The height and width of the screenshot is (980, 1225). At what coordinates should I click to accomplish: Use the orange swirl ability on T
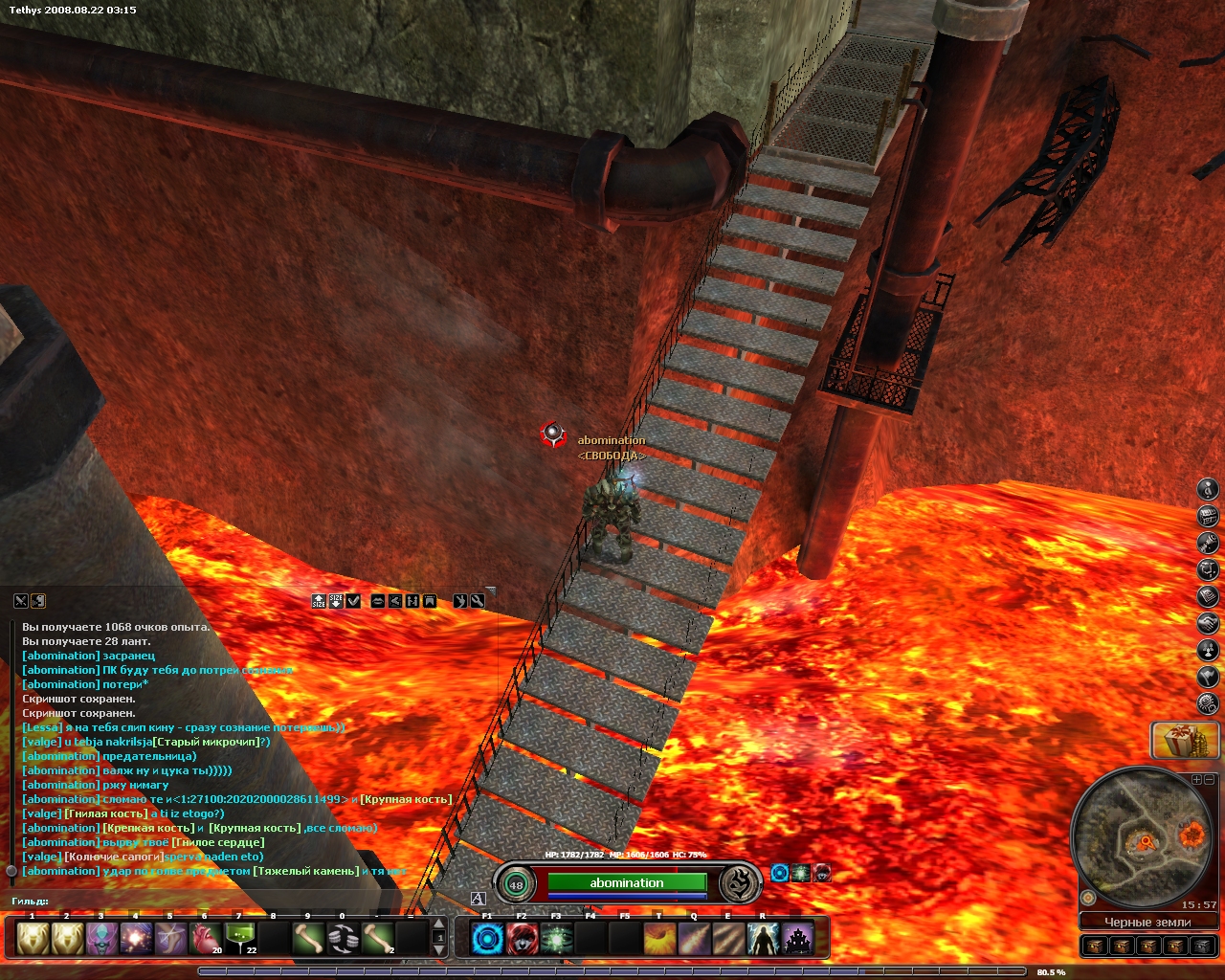tap(658, 939)
